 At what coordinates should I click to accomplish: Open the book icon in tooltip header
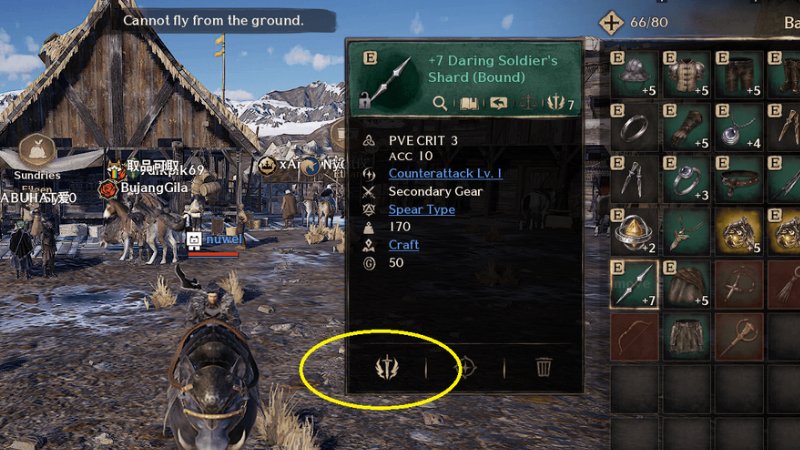(x=468, y=102)
